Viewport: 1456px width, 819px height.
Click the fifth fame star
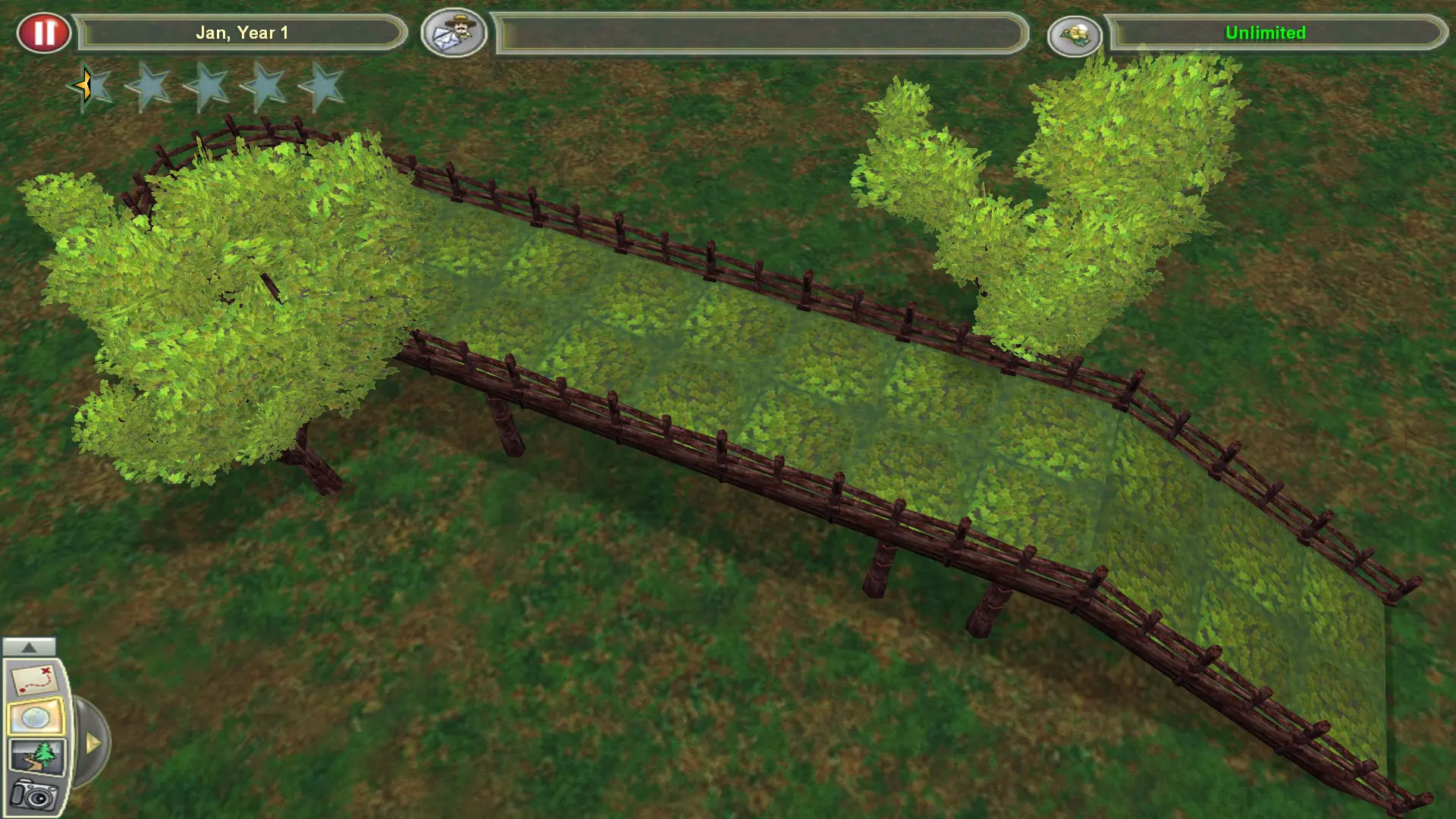click(x=326, y=86)
